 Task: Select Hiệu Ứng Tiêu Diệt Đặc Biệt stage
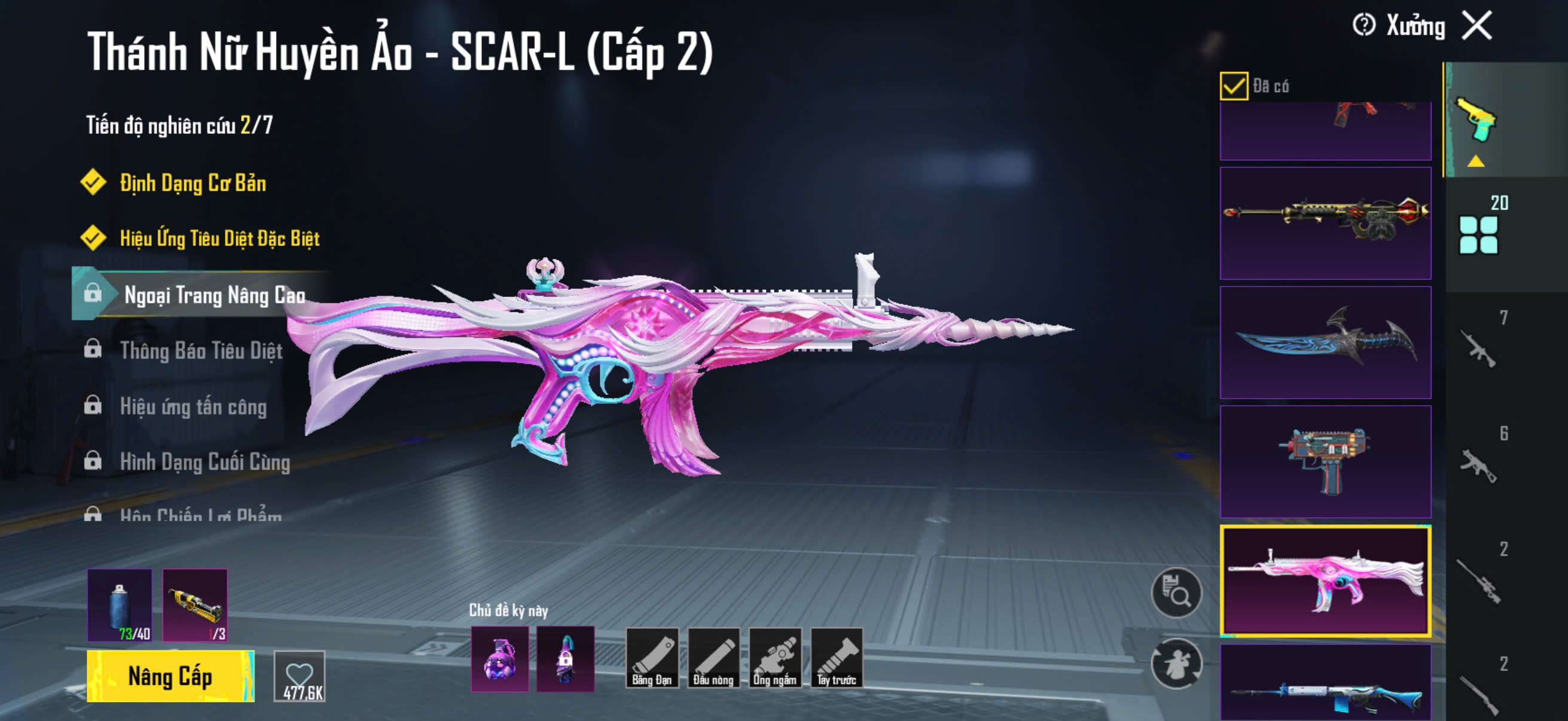click(219, 239)
